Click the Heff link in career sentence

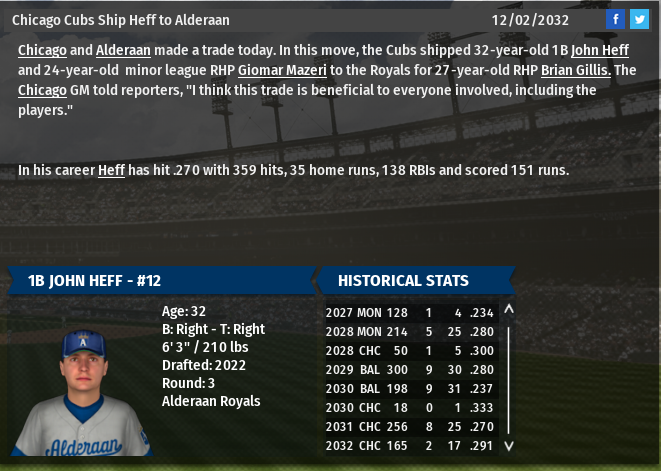click(111, 170)
